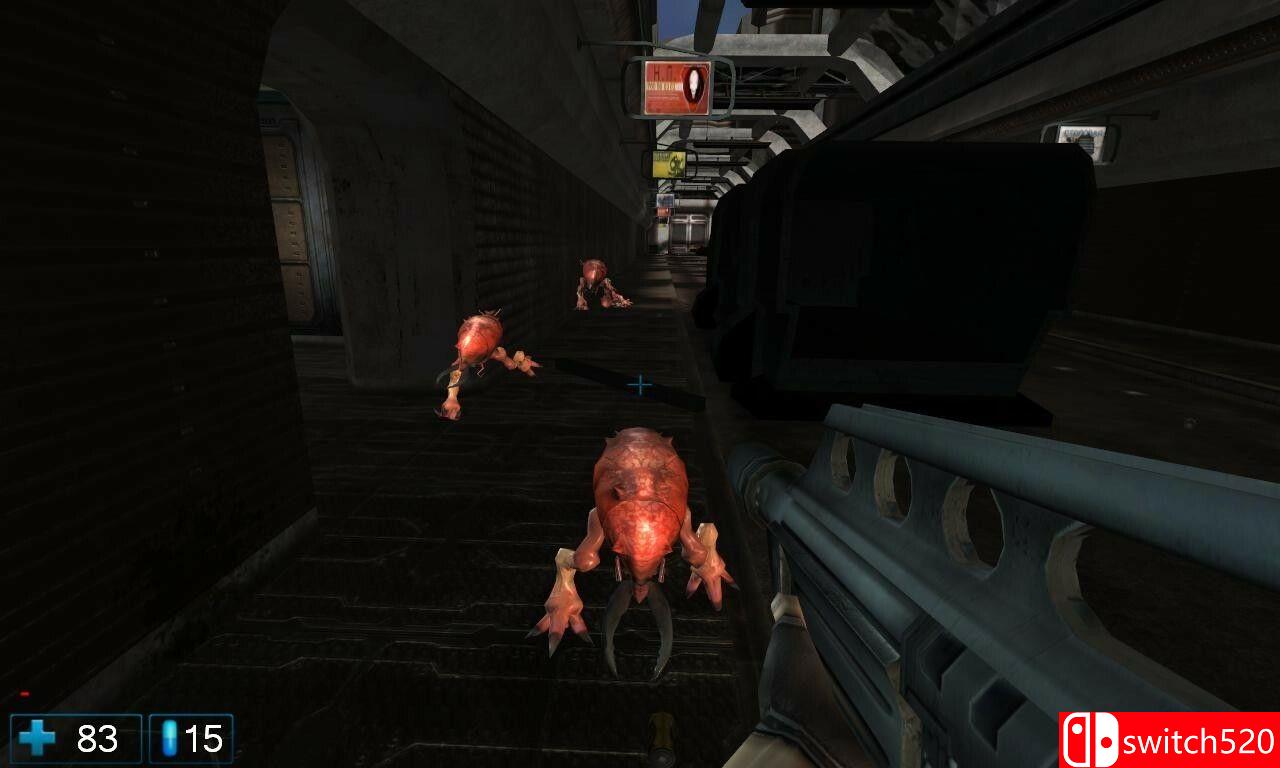Click the small blue sign deep in the corridor
Image resolution: width=1280 pixels, height=768 pixels.
tap(663, 200)
